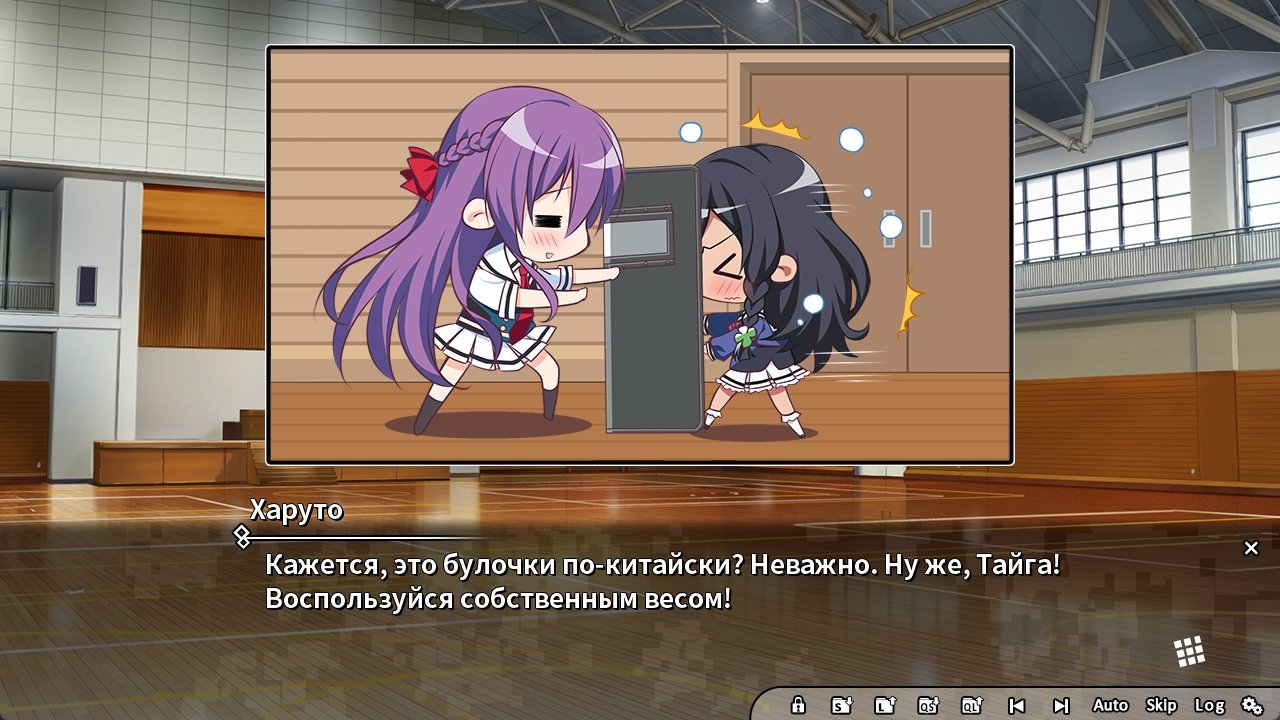Select the Auto label in the toolbar
The width and height of the screenshot is (1280, 720).
tap(1110, 705)
